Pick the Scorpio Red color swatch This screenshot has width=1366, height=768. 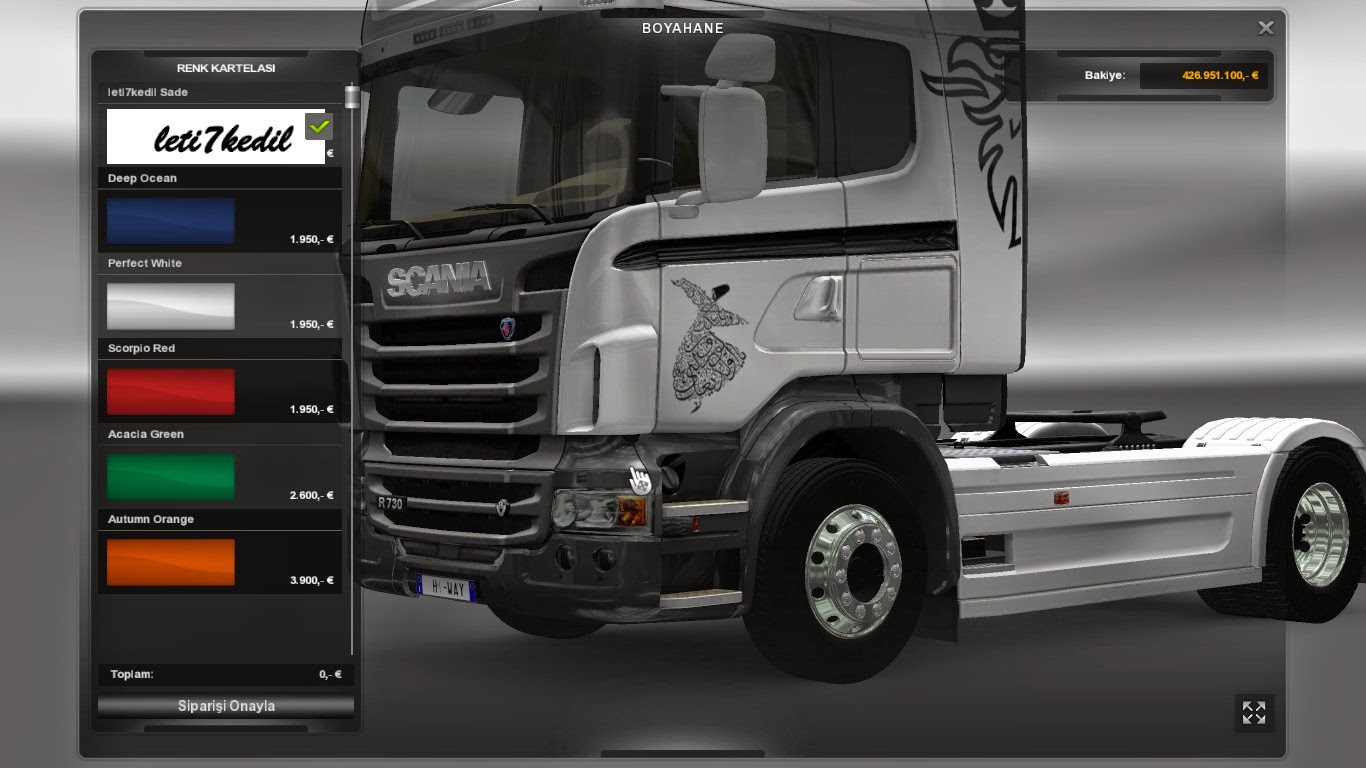(x=169, y=390)
